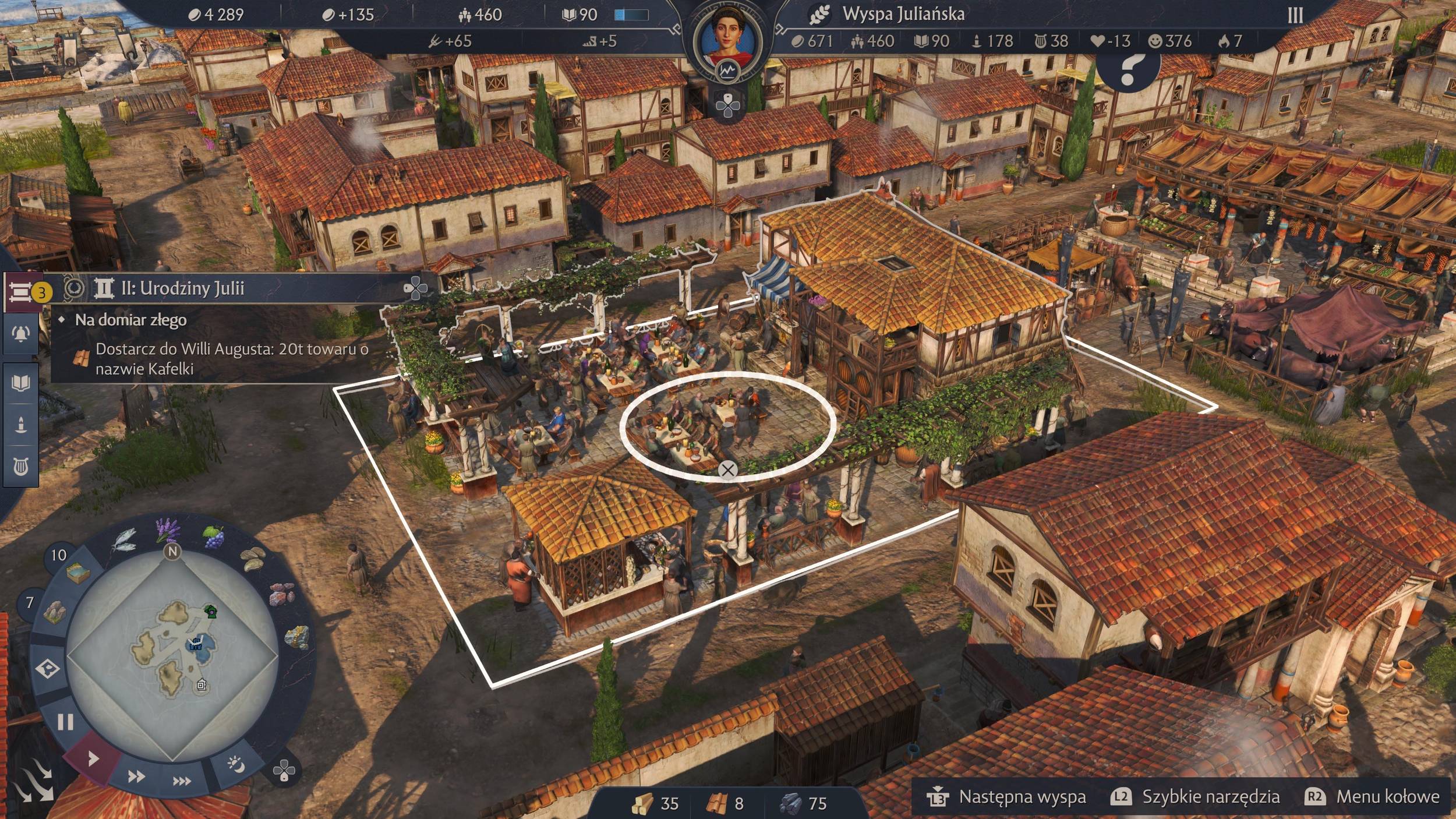
Task: Pause the game speed
Action: click(x=65, y=722)
